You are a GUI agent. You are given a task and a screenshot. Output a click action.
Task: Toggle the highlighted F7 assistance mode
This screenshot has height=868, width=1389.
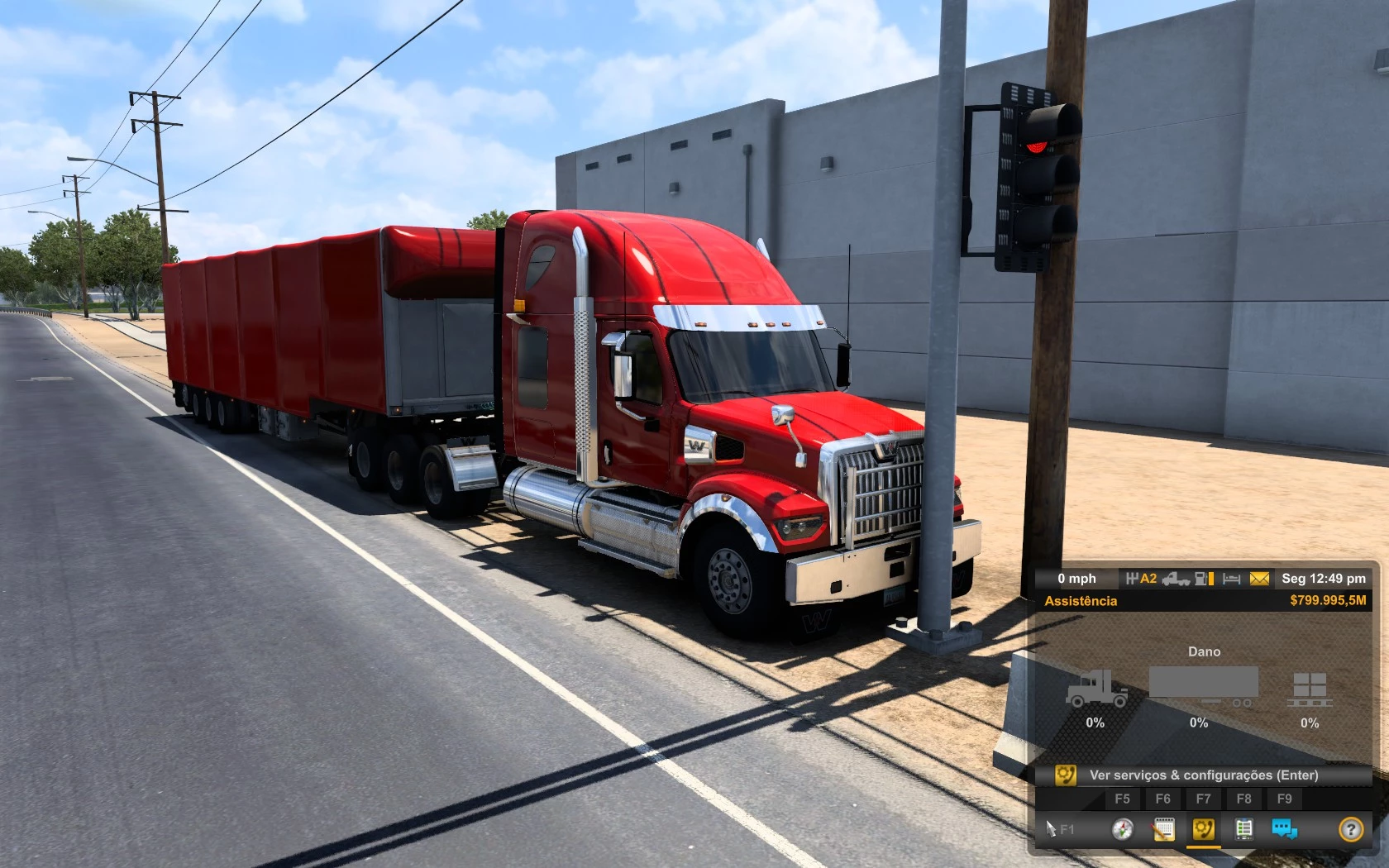point(1203,799)
